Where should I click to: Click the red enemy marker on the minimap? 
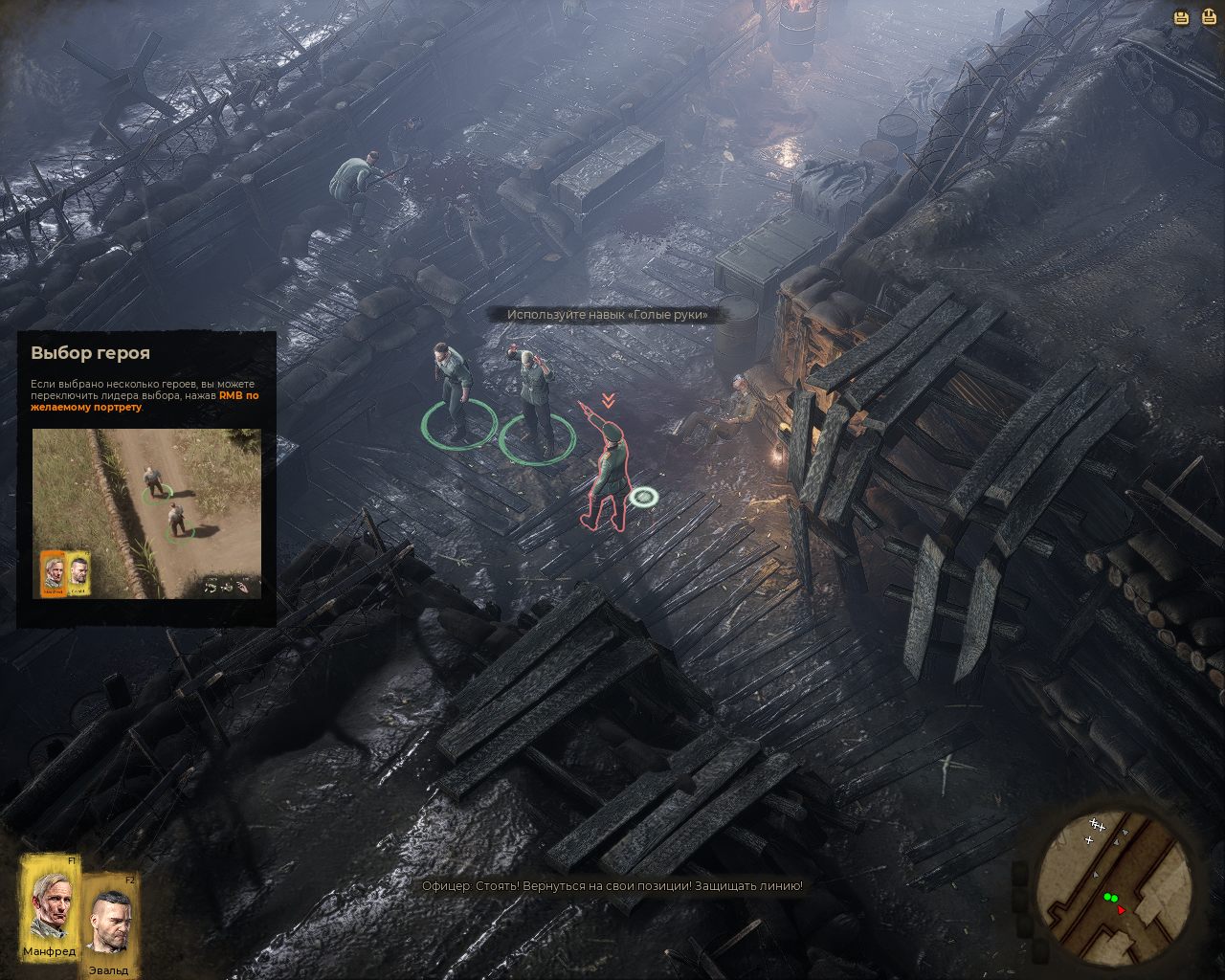pos(1121,909)
